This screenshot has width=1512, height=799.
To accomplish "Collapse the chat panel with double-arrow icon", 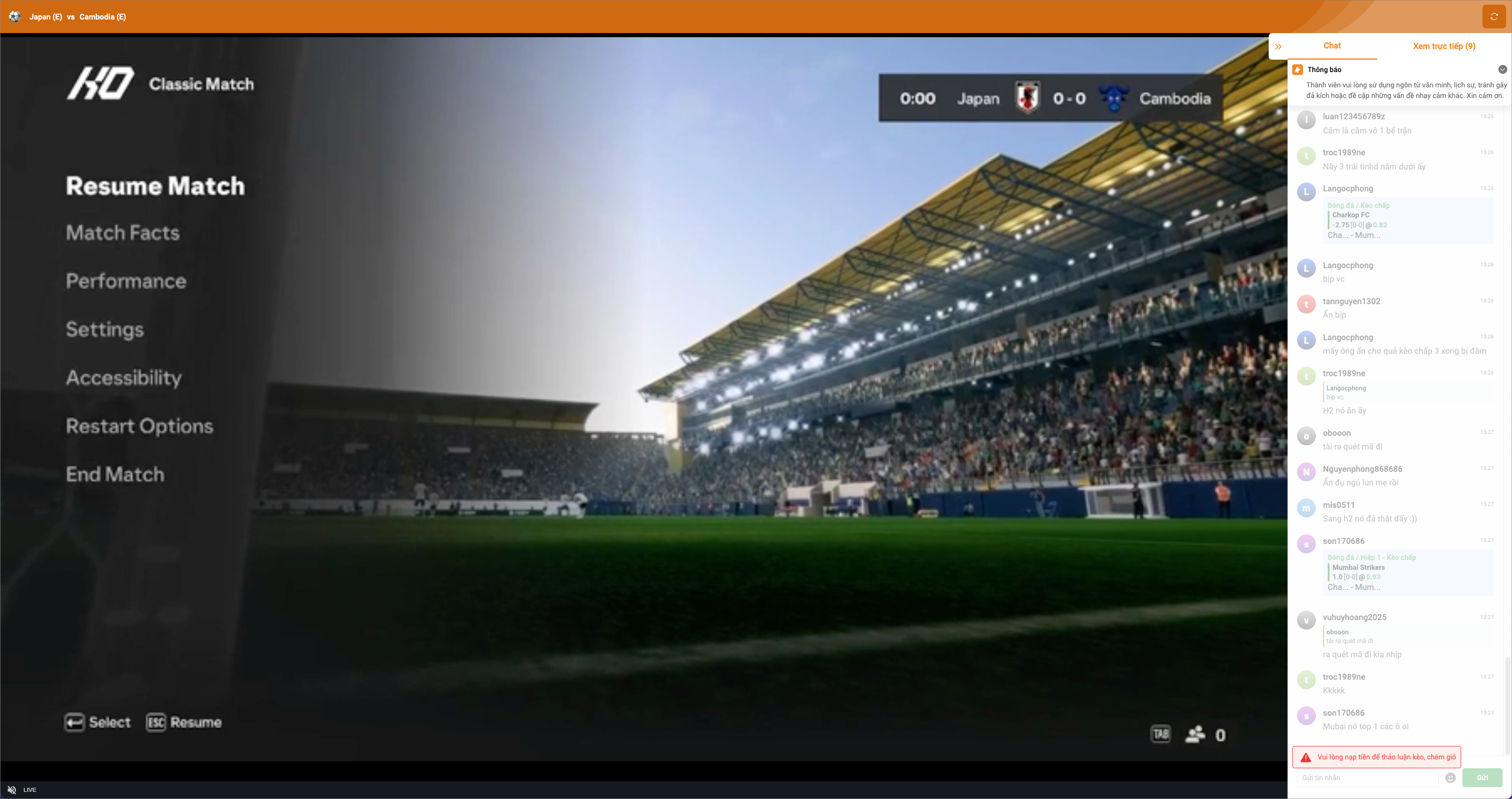I will click(x=1278, y=47).
